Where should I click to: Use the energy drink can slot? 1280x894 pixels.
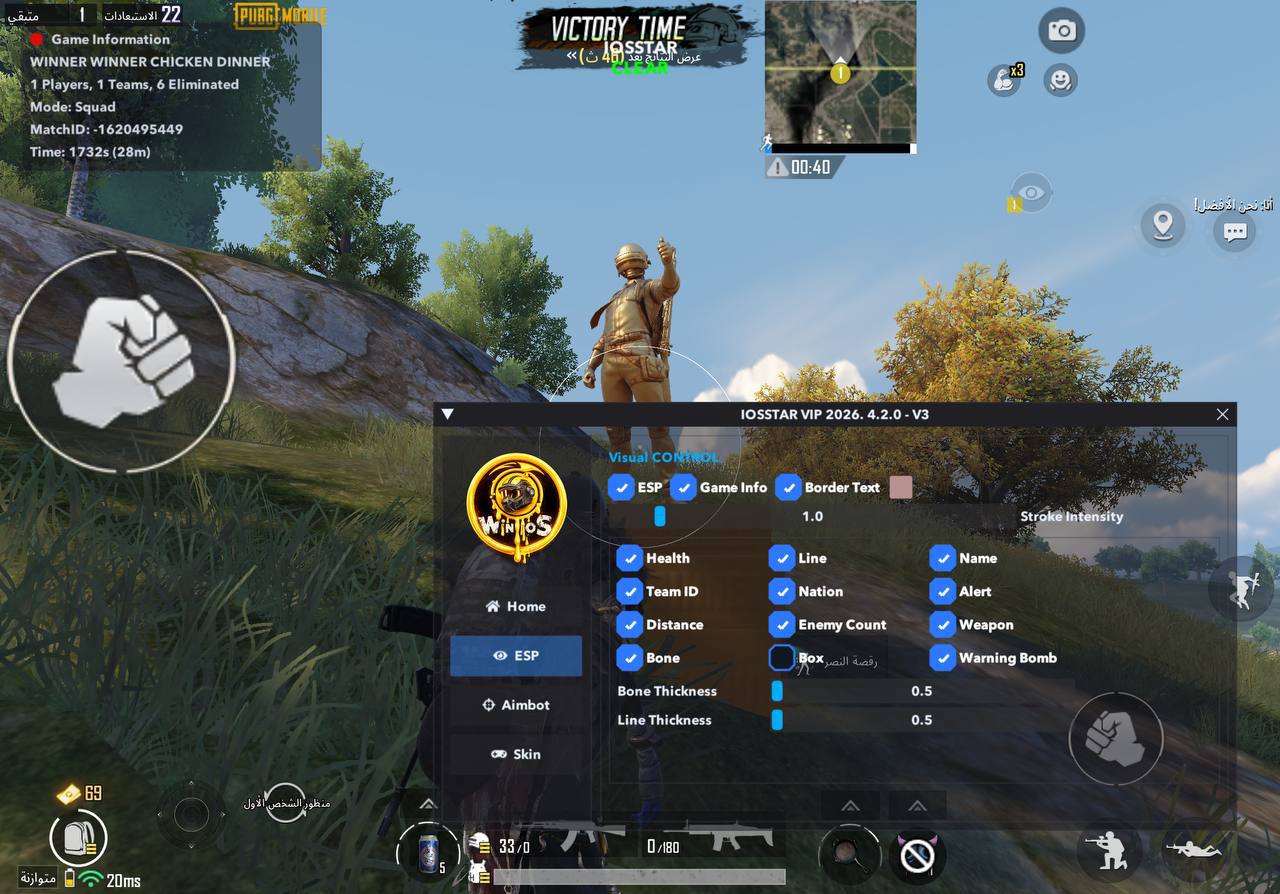pyautogui.click(x=427, y=852)
